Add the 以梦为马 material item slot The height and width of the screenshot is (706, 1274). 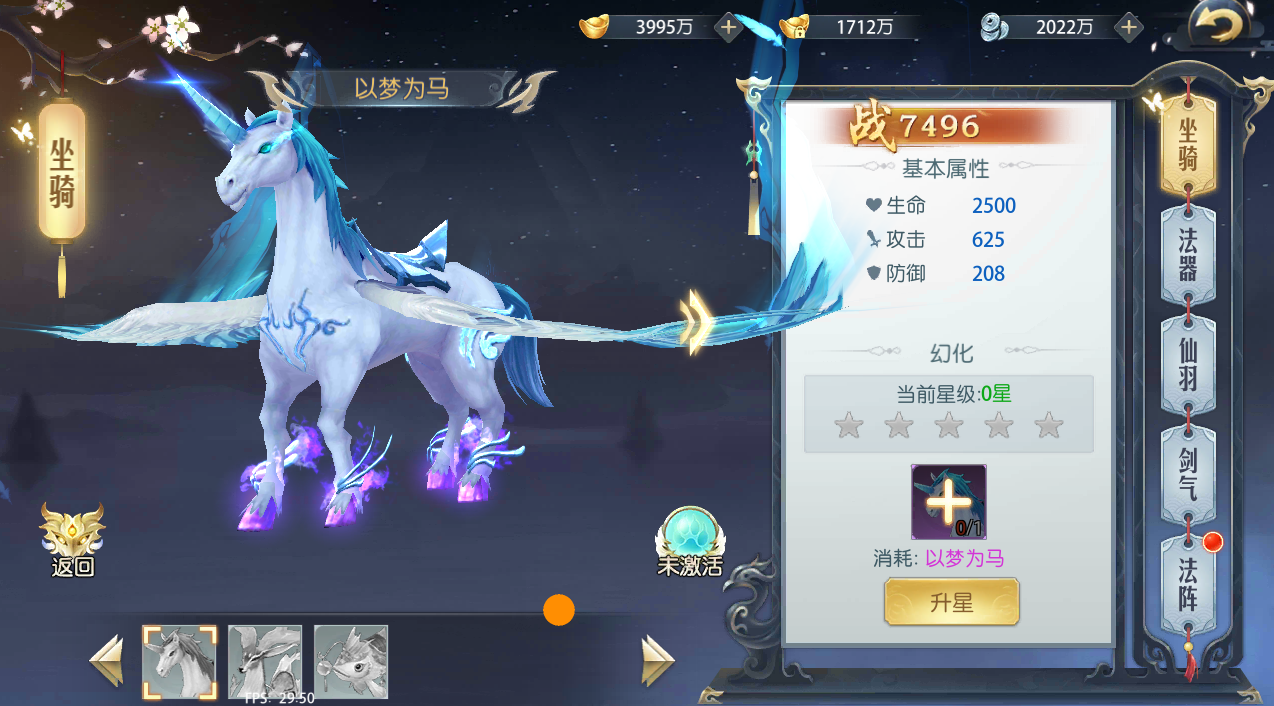click(x=948, y=502)
